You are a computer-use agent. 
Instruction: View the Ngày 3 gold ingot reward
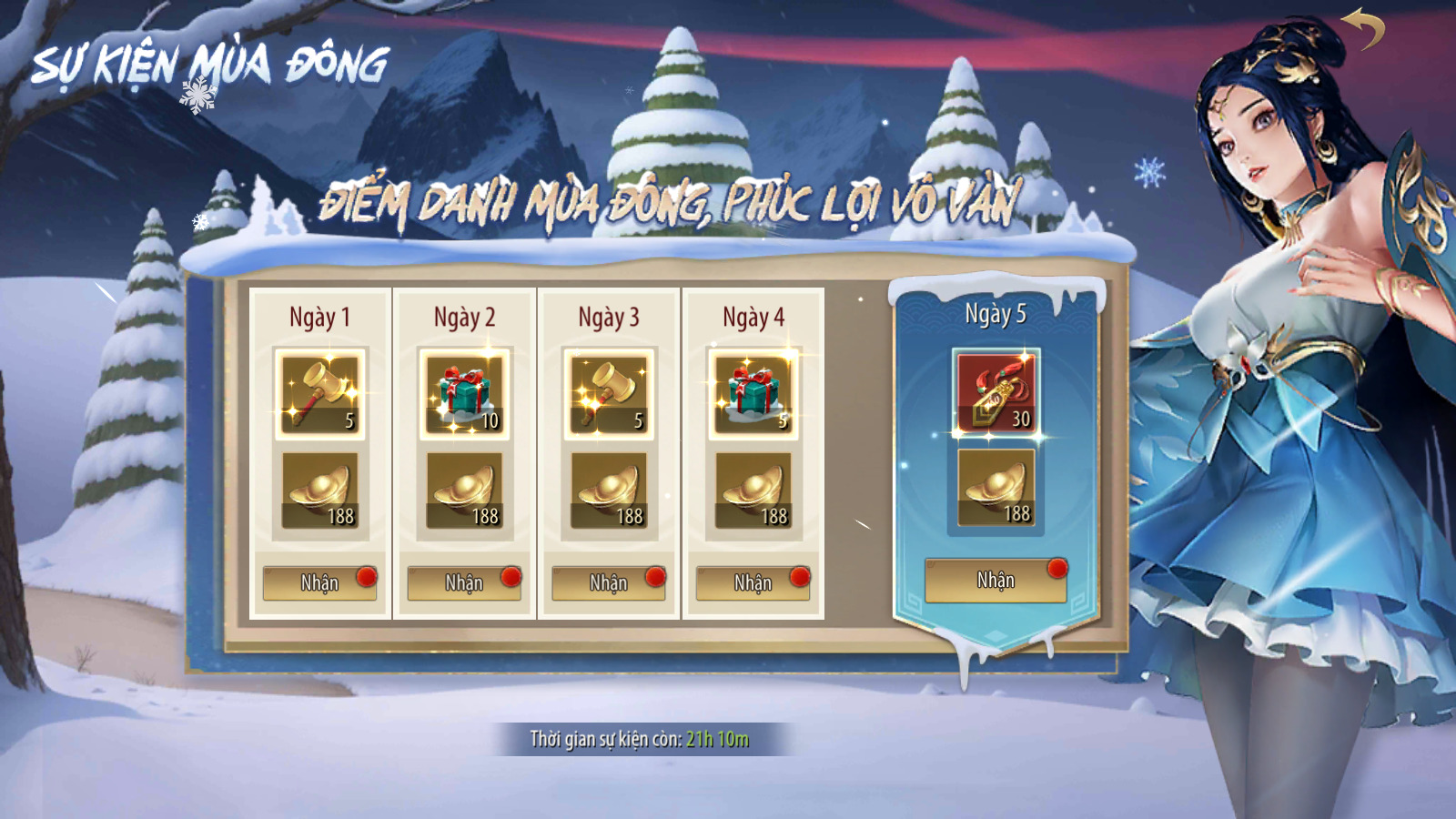[x=608, y=490]
